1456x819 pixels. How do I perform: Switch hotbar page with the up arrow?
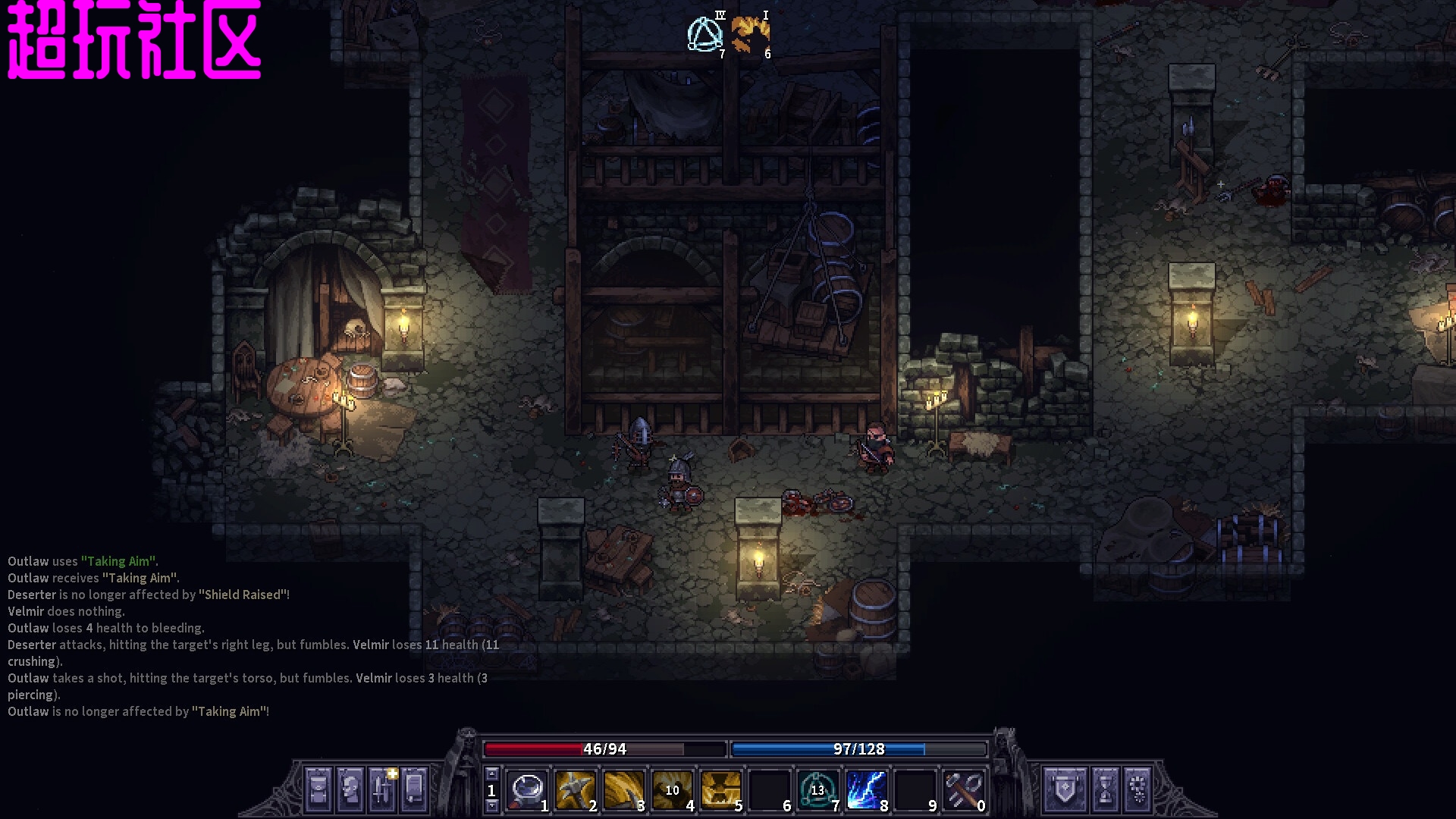491,774
